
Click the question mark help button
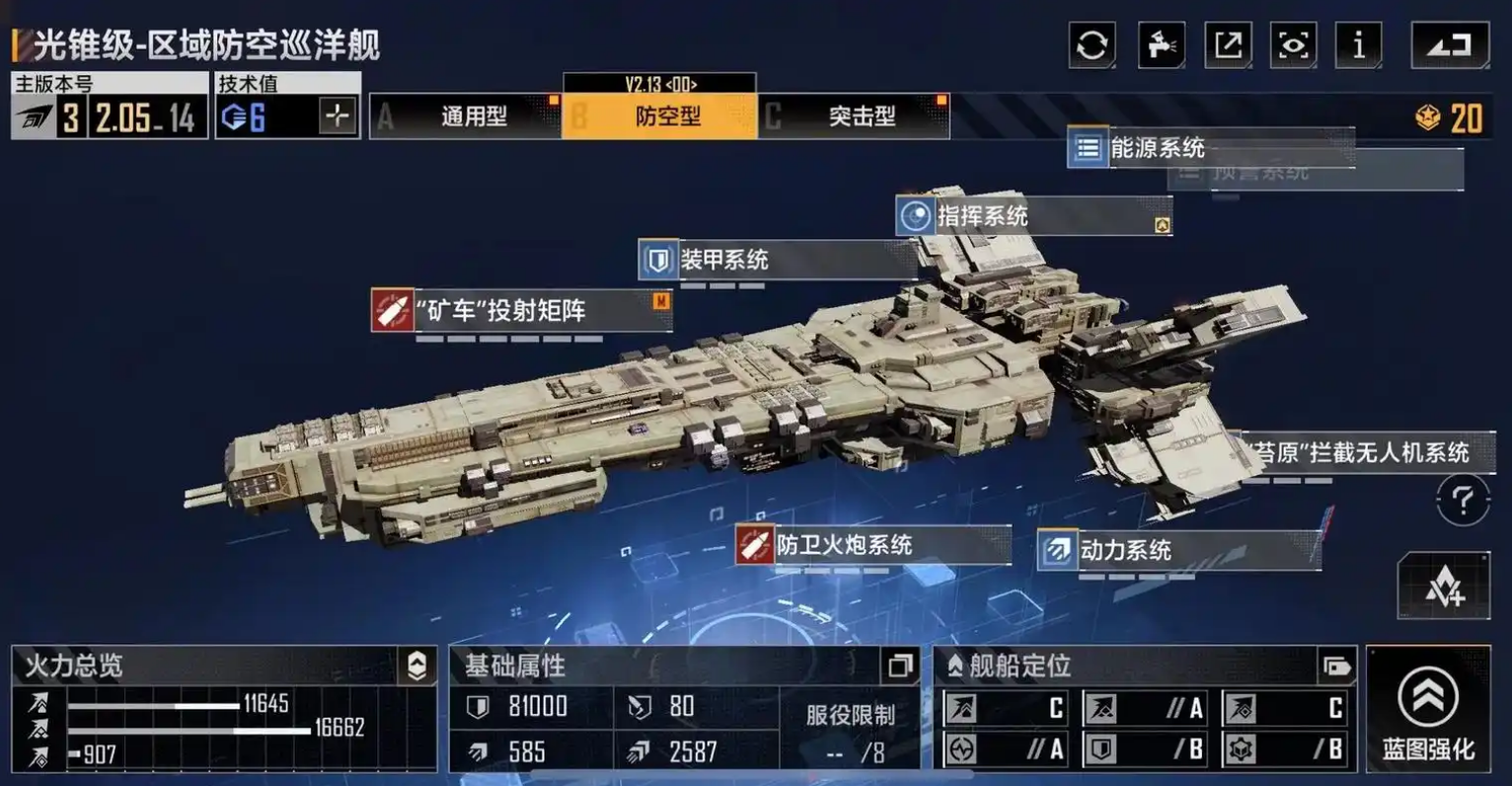(x=1462, y=501)
